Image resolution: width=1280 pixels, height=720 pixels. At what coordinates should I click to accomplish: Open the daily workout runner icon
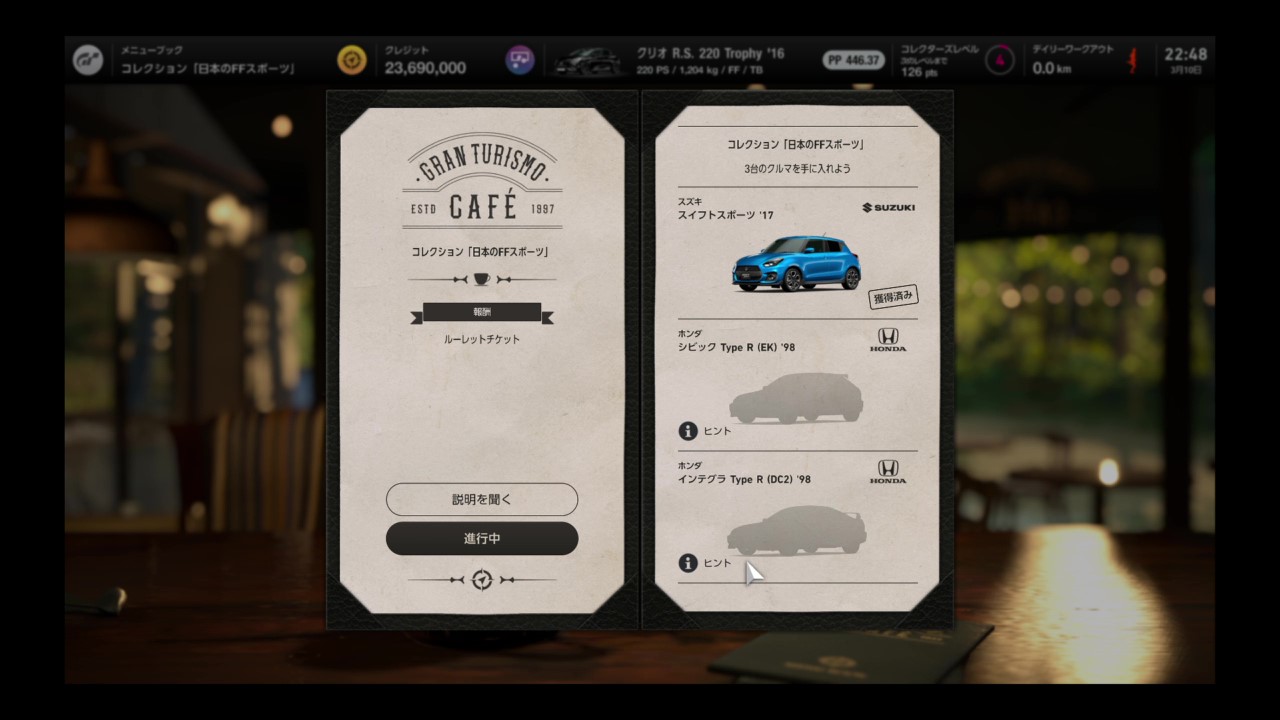[x=1133, y=61]
